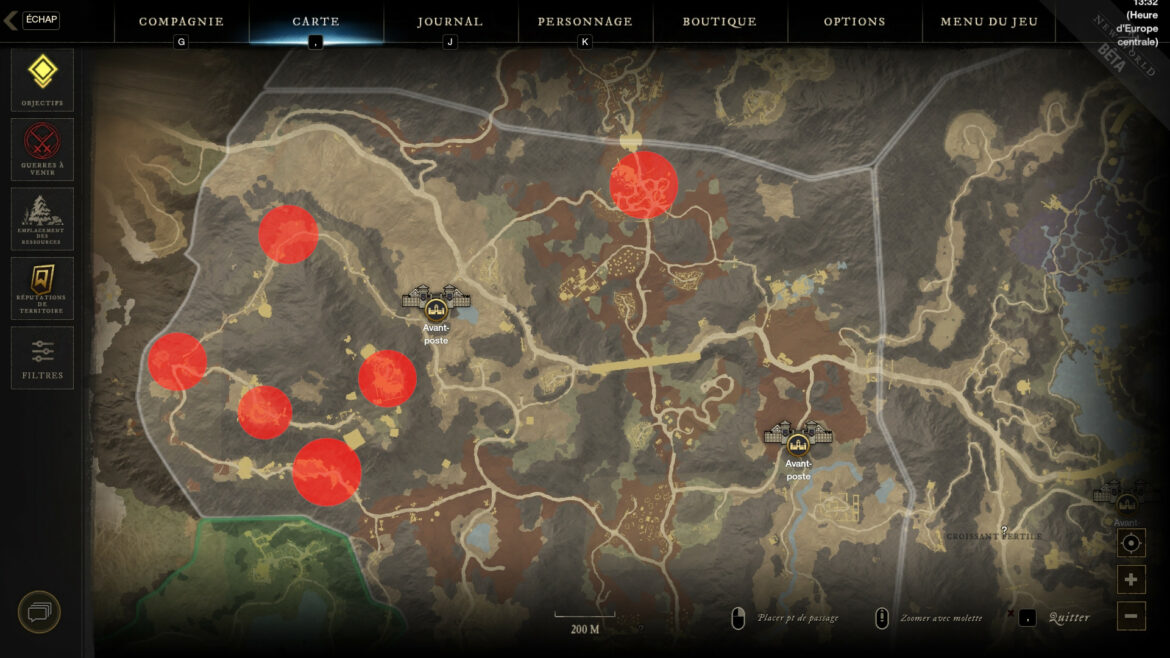Select the Objectifs map panel

click(42, 79)
